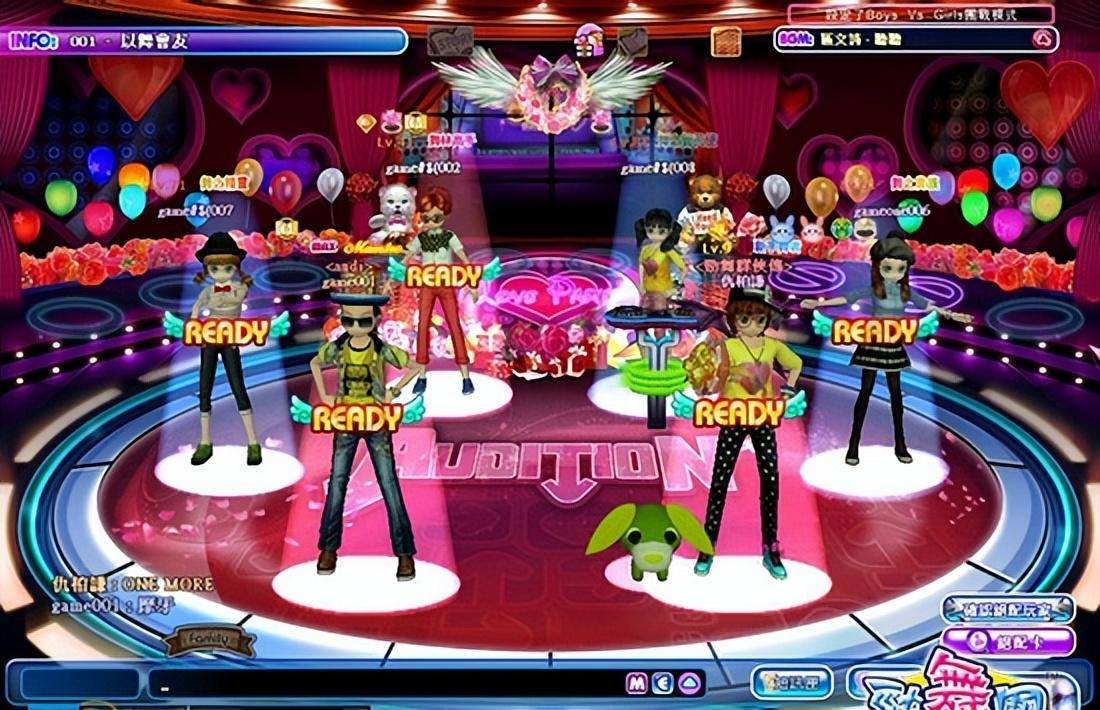Click the gray Story icon at top

450,41
